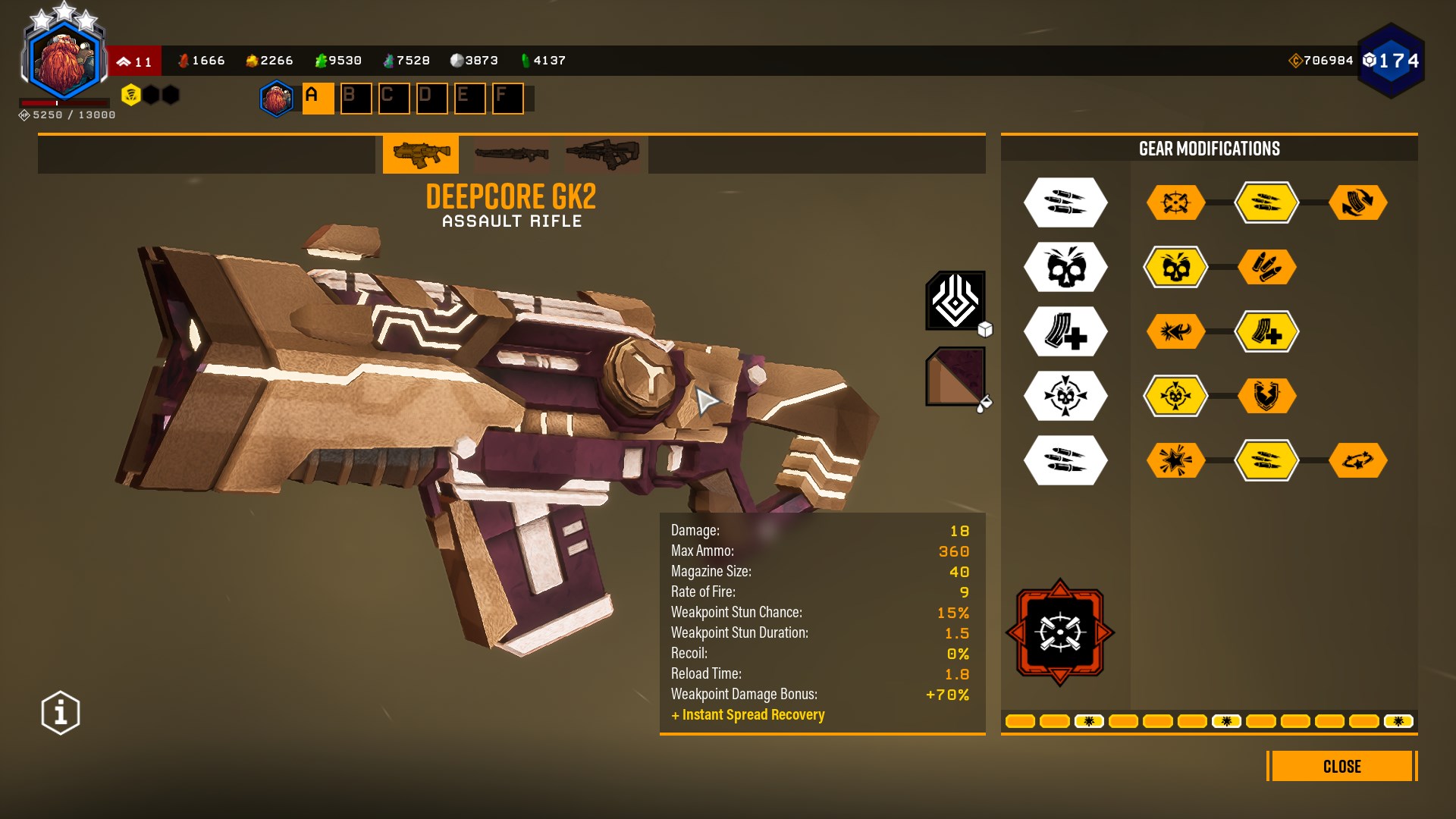Select the skull mod in tier two
Screen dimensions: 1456x819
[x=1175, y=267]
